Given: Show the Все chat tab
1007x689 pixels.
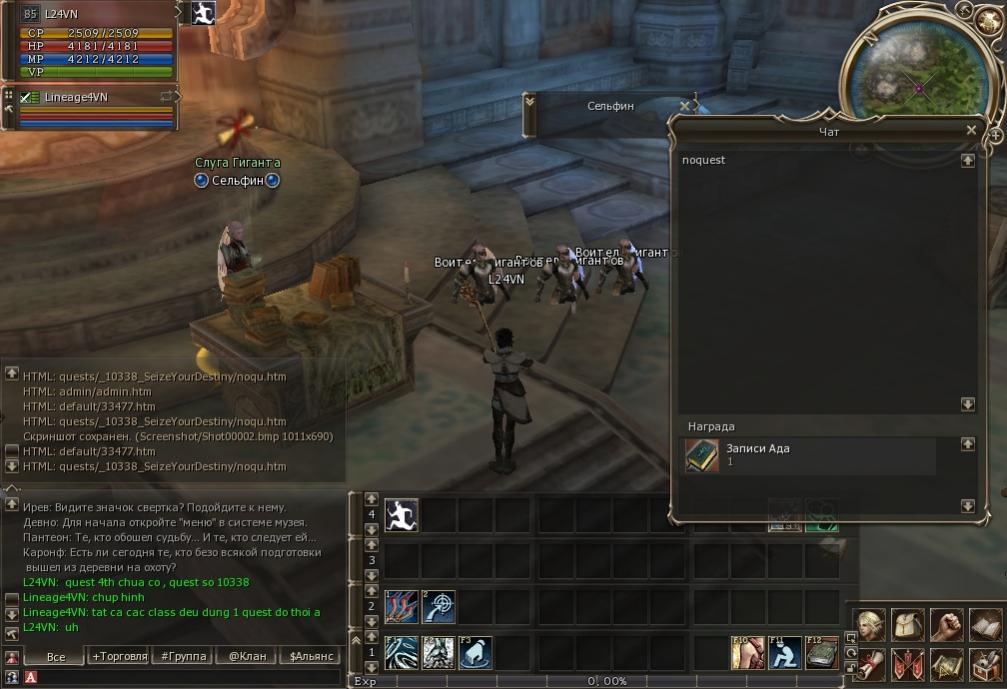Looking at the screenshot, I should pyautogui.click(x=56, y=656).
